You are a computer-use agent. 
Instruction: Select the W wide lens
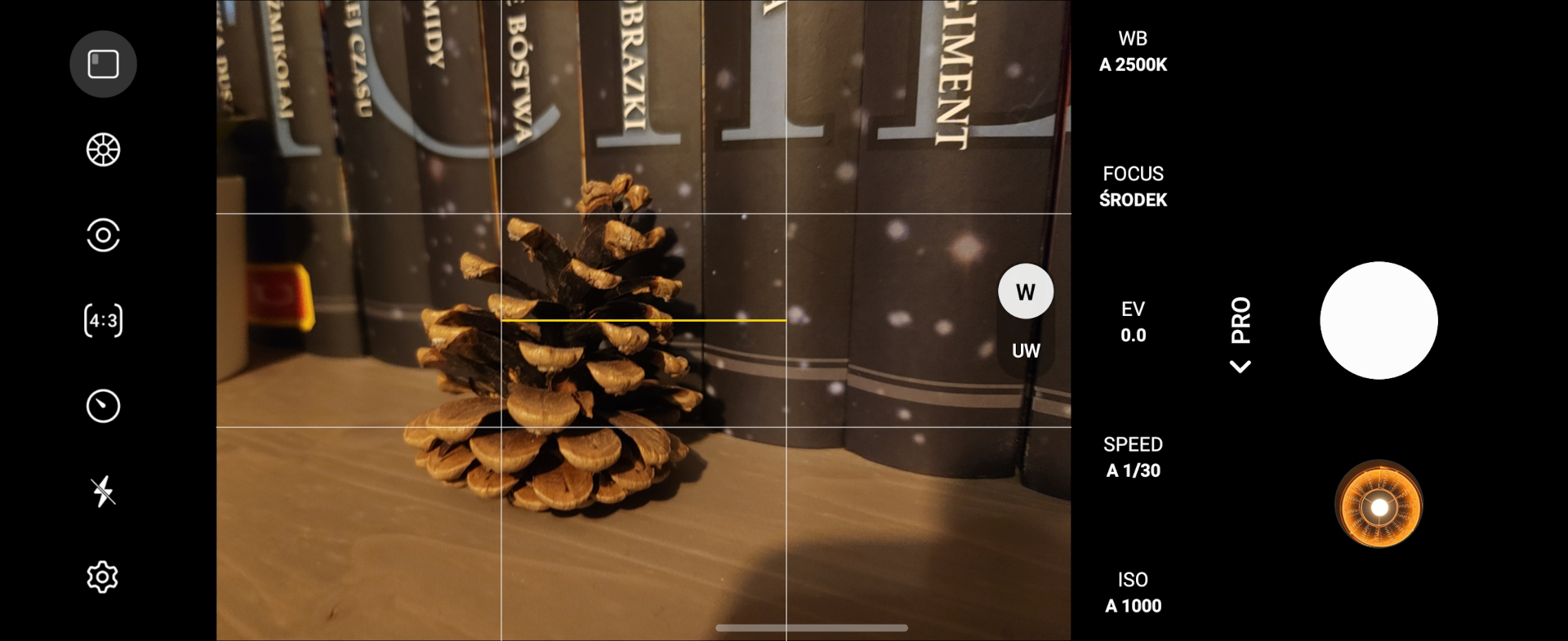click(x=1025, y=292)
